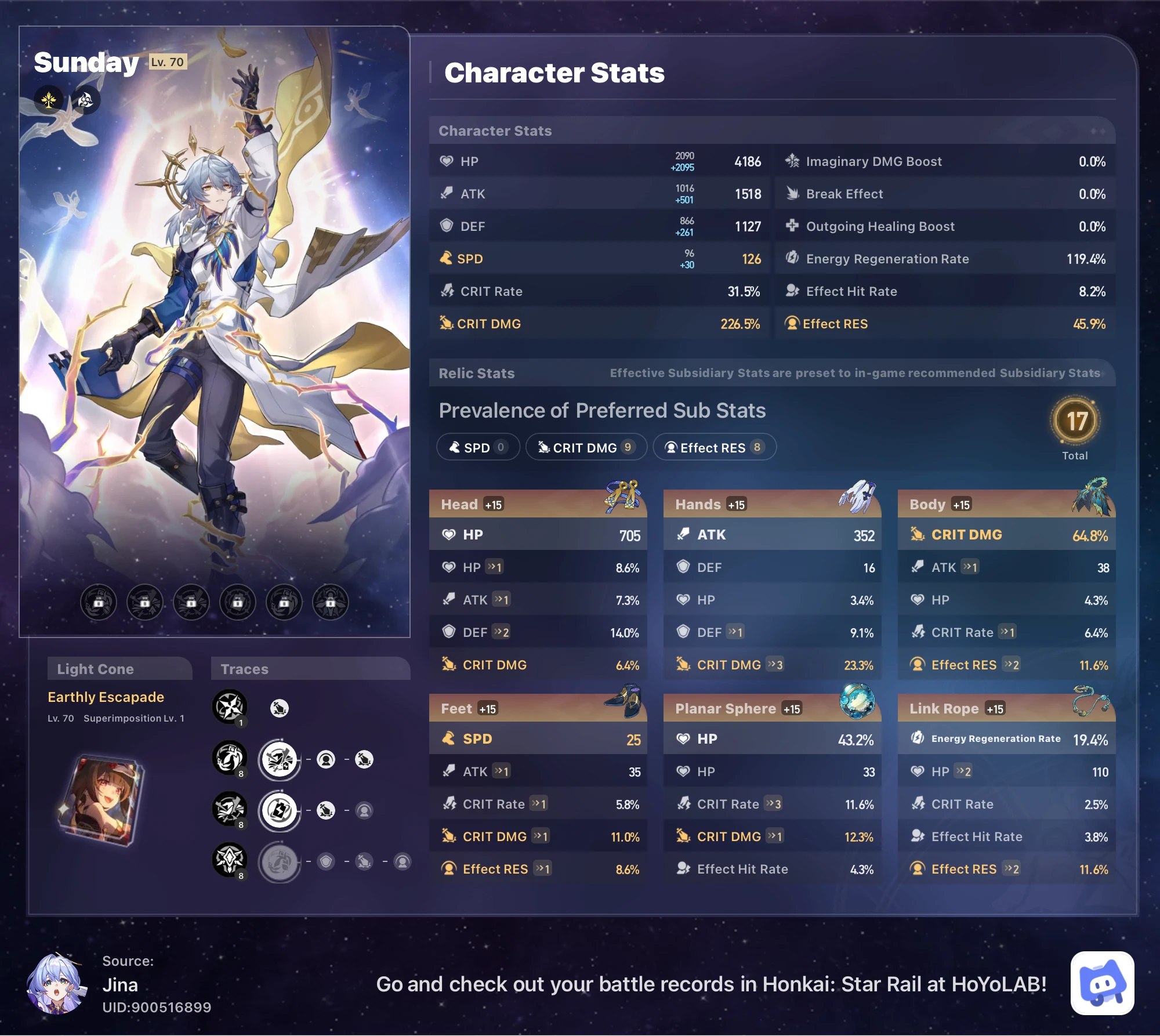Select the Ultimate energy trace icon
The width and height of the screenshot is (1160, 1036).
point(279,810)
